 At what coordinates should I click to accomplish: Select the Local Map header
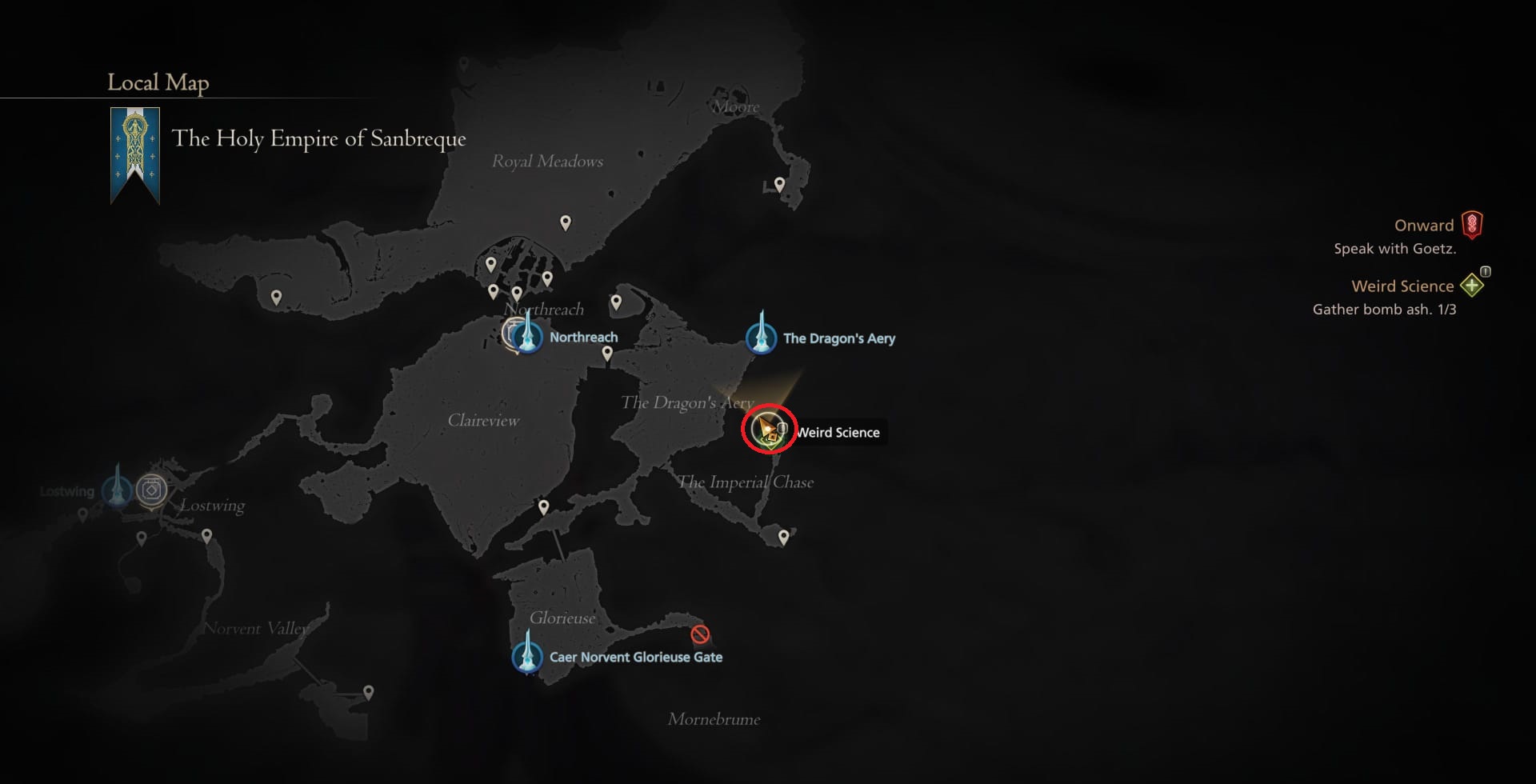(x=158, y=82)
